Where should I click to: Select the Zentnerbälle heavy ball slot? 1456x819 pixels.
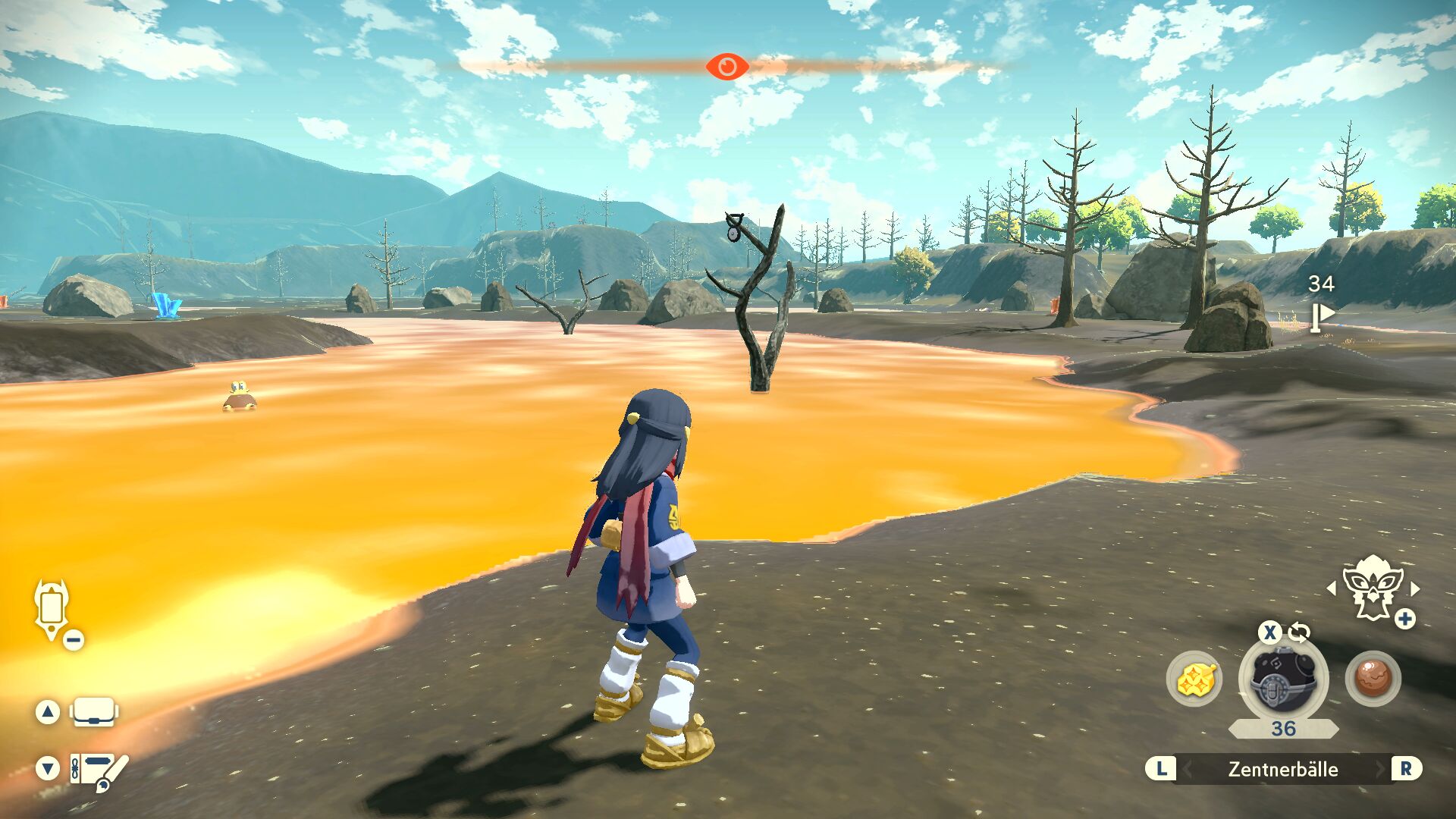(x=1282, y=679)
